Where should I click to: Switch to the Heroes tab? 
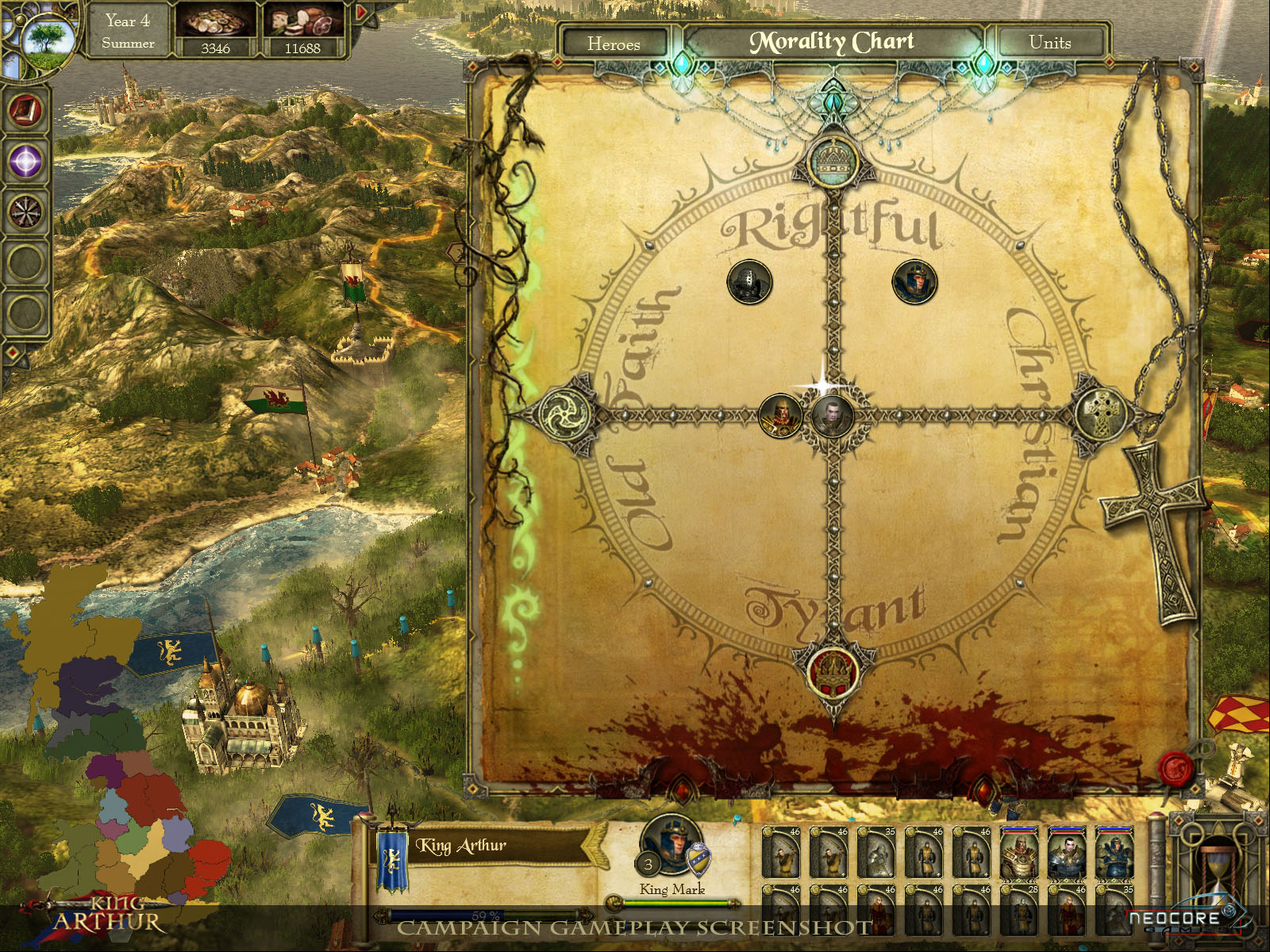(x=614, y=44)
